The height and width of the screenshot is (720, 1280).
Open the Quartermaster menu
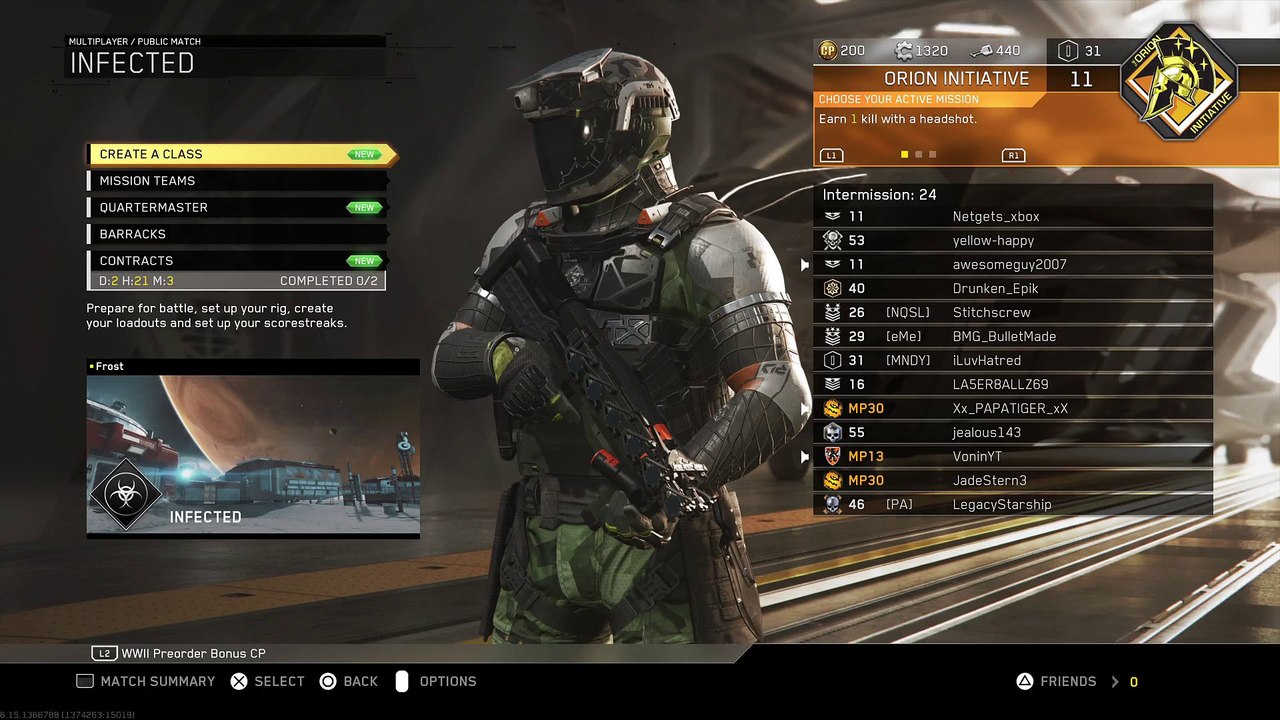(x=236, y=207)
